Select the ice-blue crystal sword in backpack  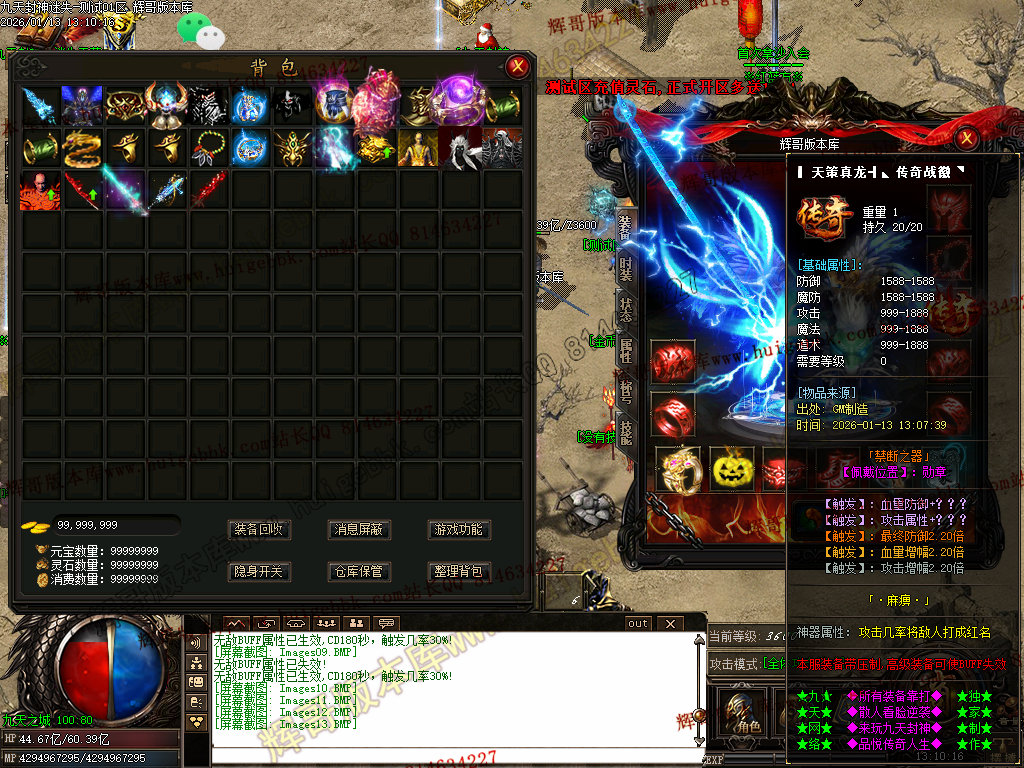[40, 105]
